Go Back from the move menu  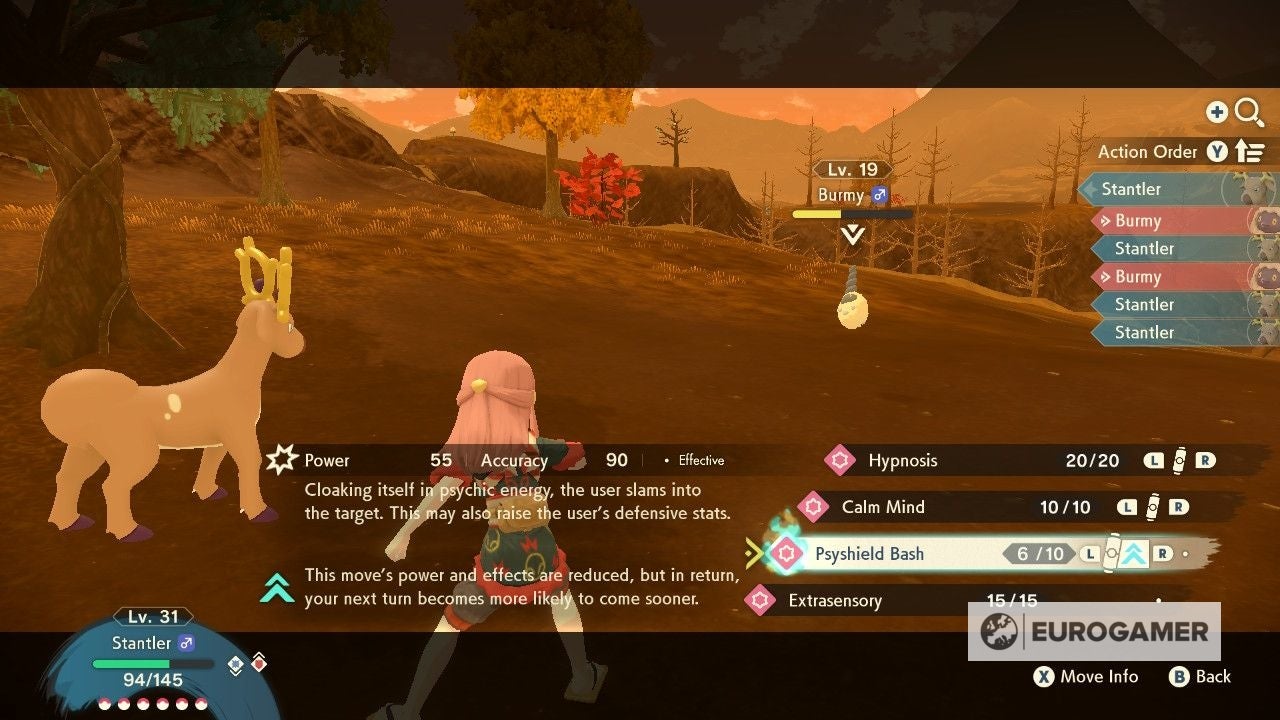click(1200, 677)
